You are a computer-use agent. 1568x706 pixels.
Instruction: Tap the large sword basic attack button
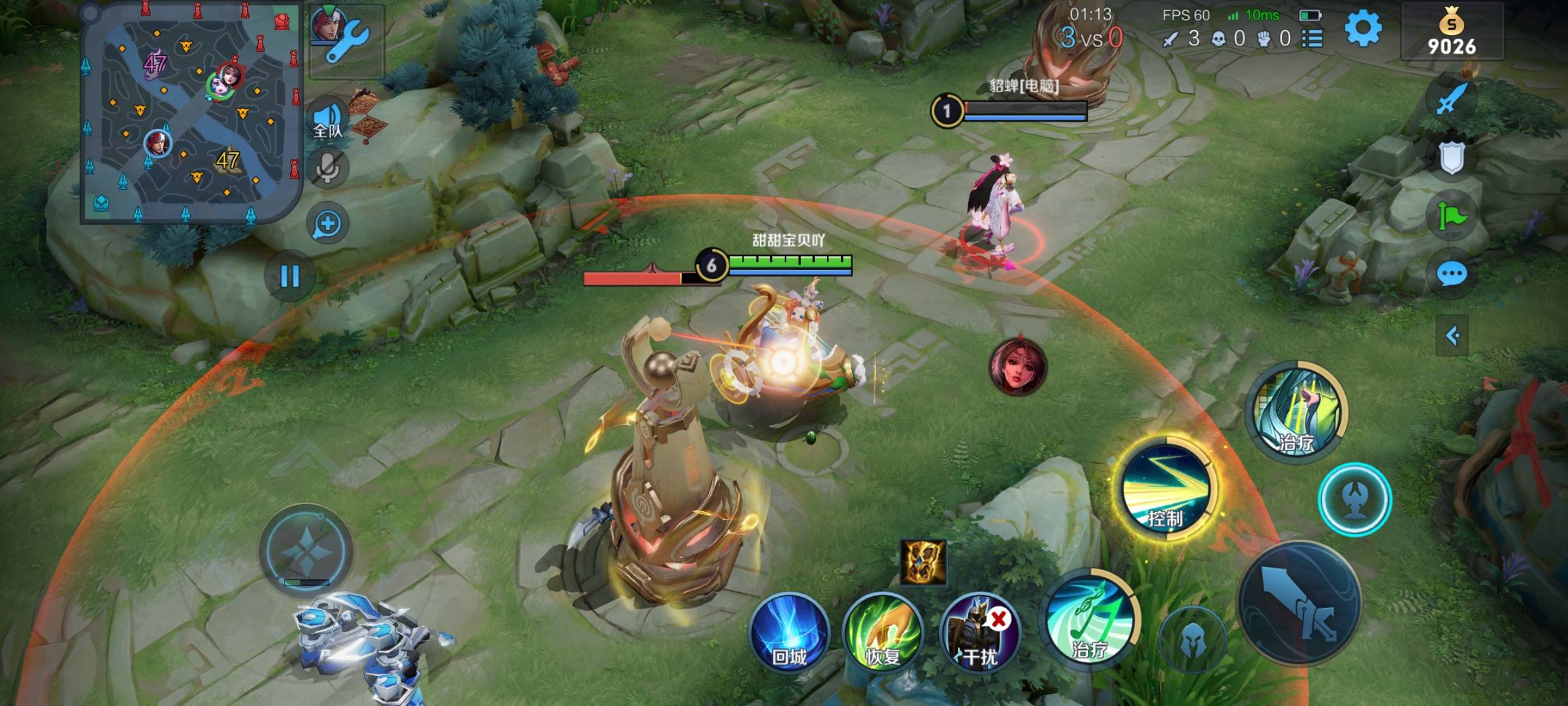[1299, 603]
